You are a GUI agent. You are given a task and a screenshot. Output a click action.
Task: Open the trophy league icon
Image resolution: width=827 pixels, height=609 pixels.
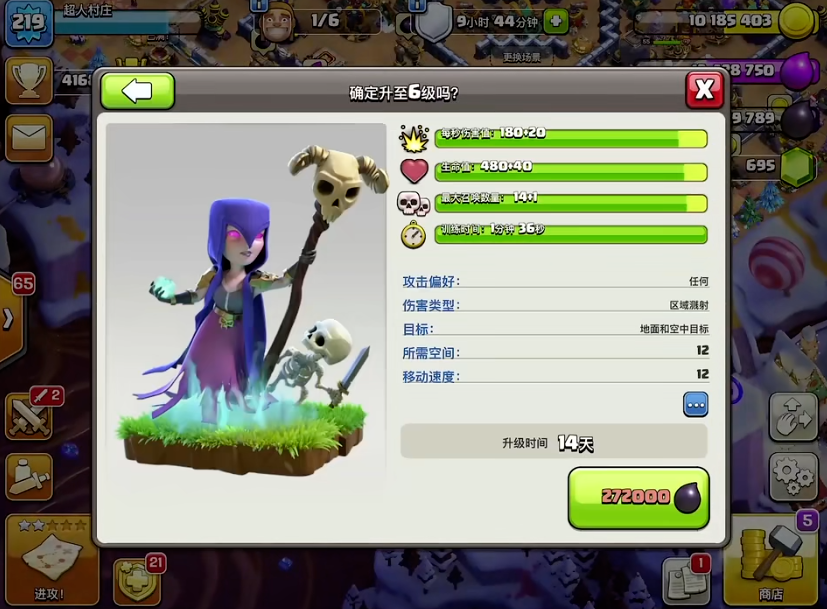tap(28, 79)
